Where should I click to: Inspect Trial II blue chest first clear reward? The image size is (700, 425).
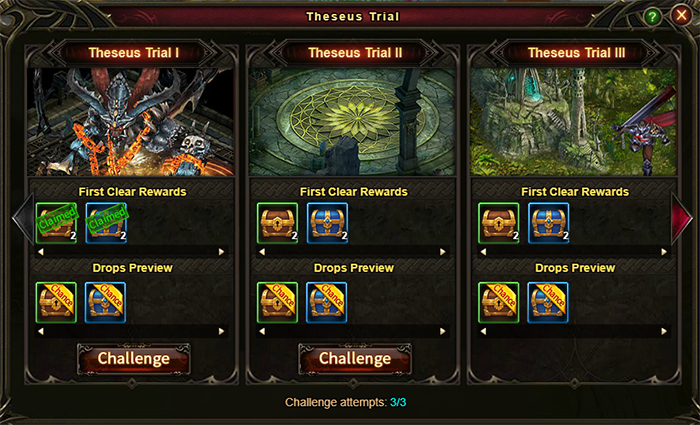327,223
